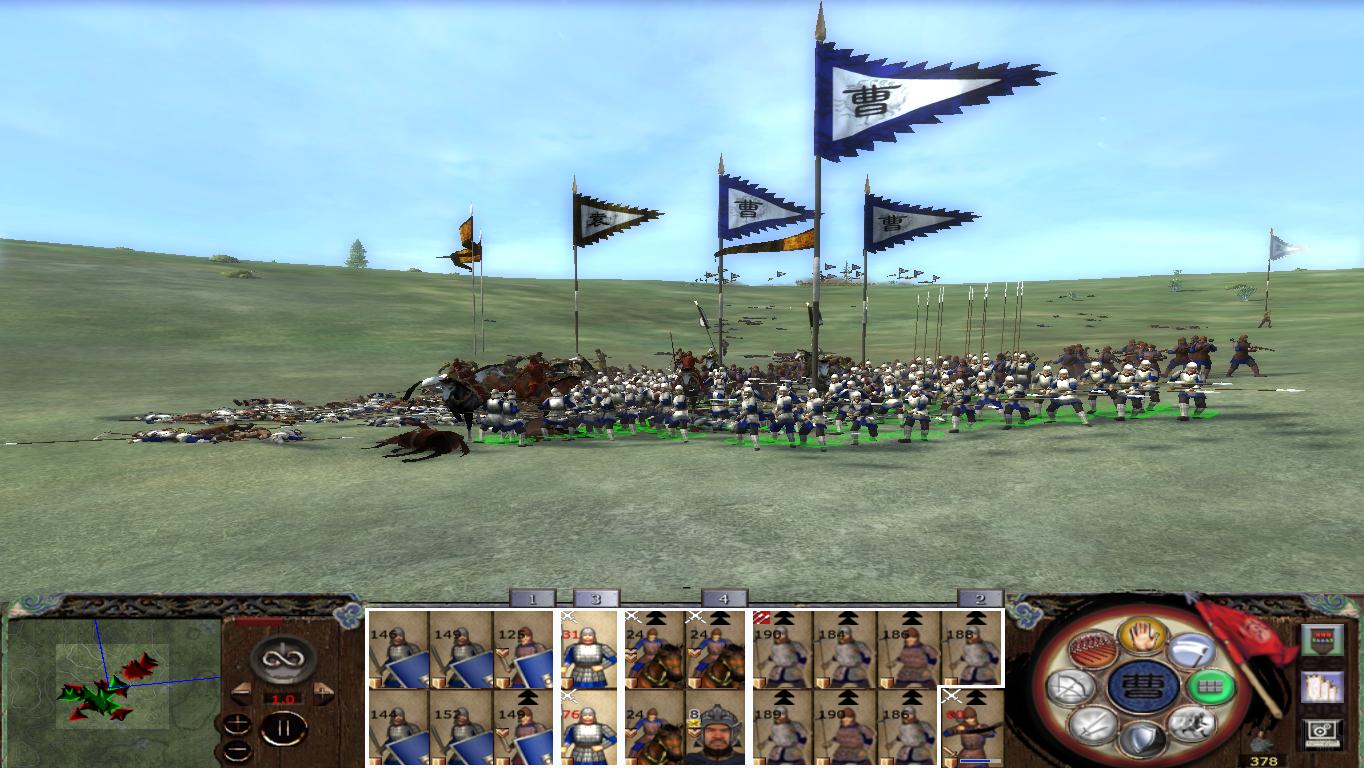The width and height of the screenshot is (1364, 768).
Task: Increase battle speed with right arrow
Action: coord(322,694)
